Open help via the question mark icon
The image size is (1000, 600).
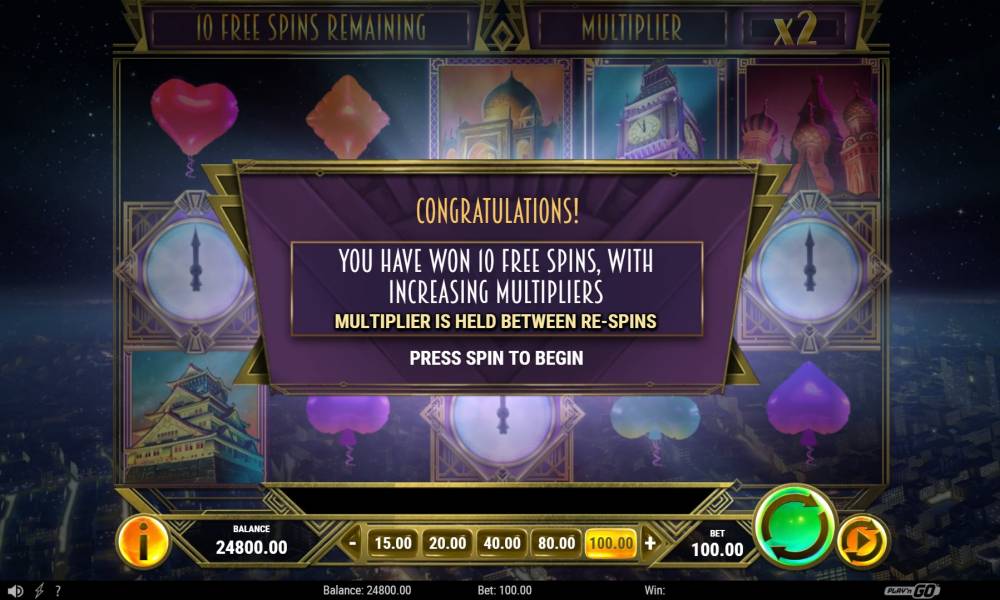(58, 591)
